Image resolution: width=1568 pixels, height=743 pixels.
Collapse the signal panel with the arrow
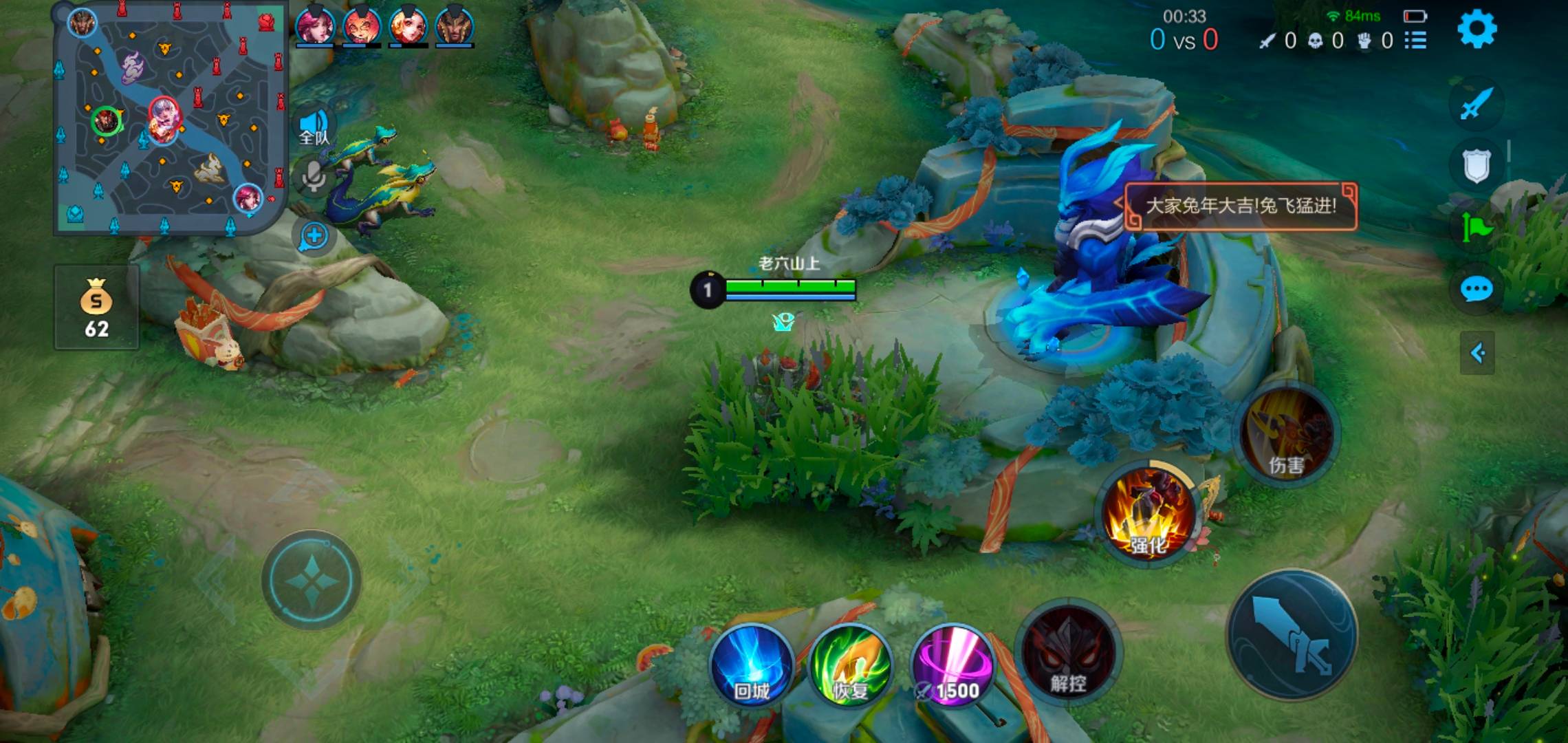(x=1477, y=354)
